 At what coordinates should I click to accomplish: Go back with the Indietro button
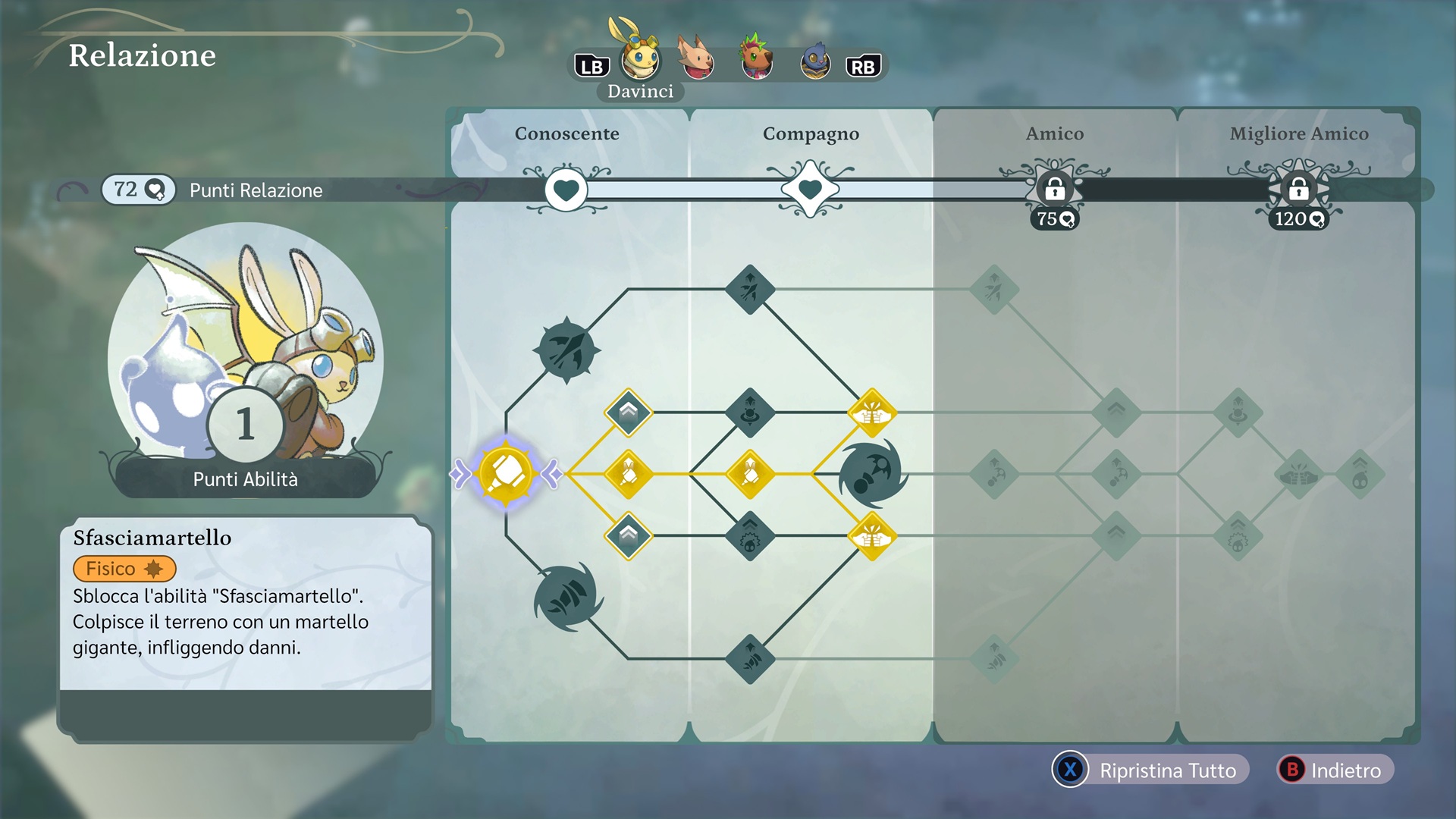(x=1335, y=770)
